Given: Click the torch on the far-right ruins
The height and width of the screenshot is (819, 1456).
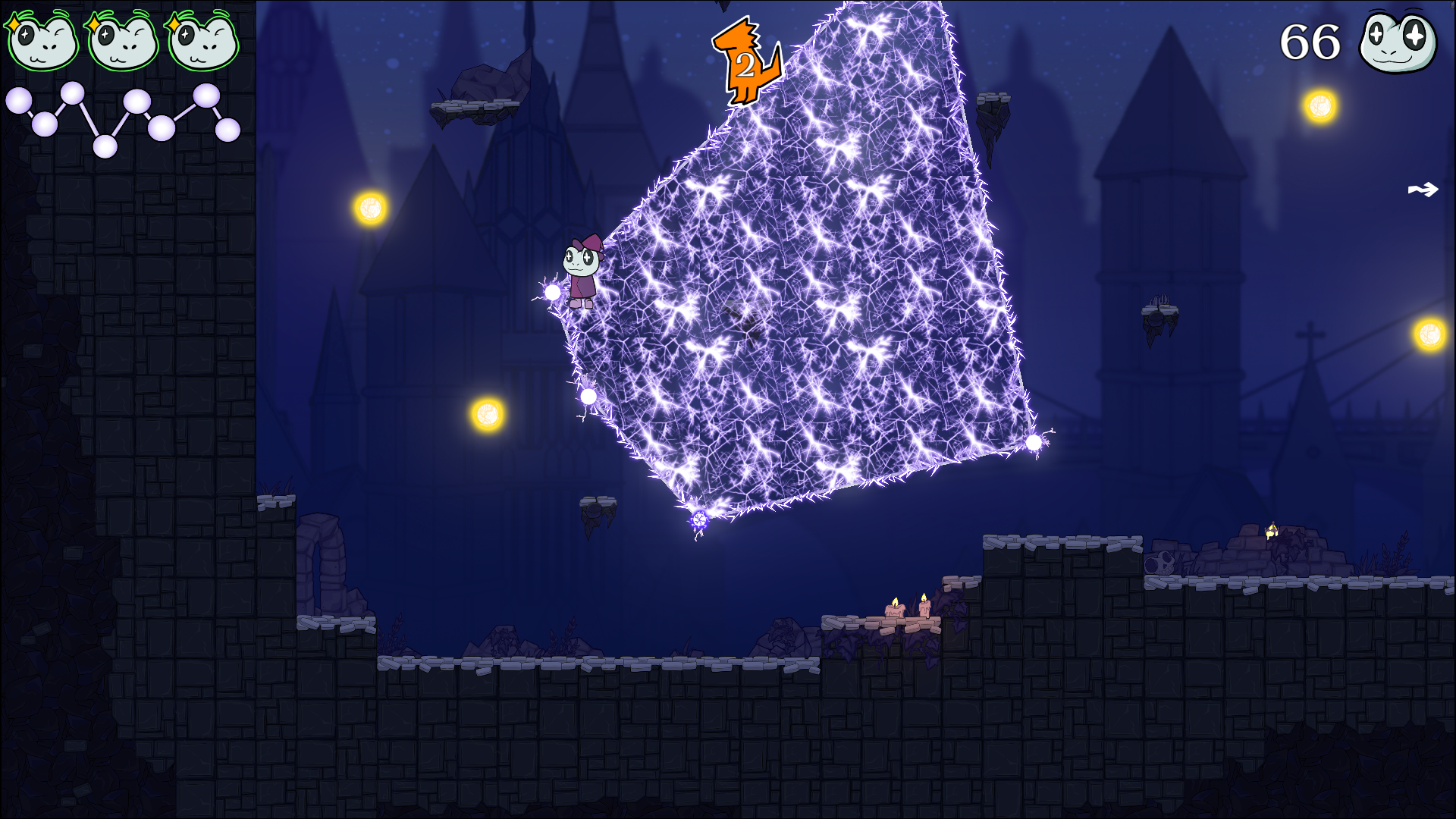Looking at the screenshot, I should (x=1272, y=529).
